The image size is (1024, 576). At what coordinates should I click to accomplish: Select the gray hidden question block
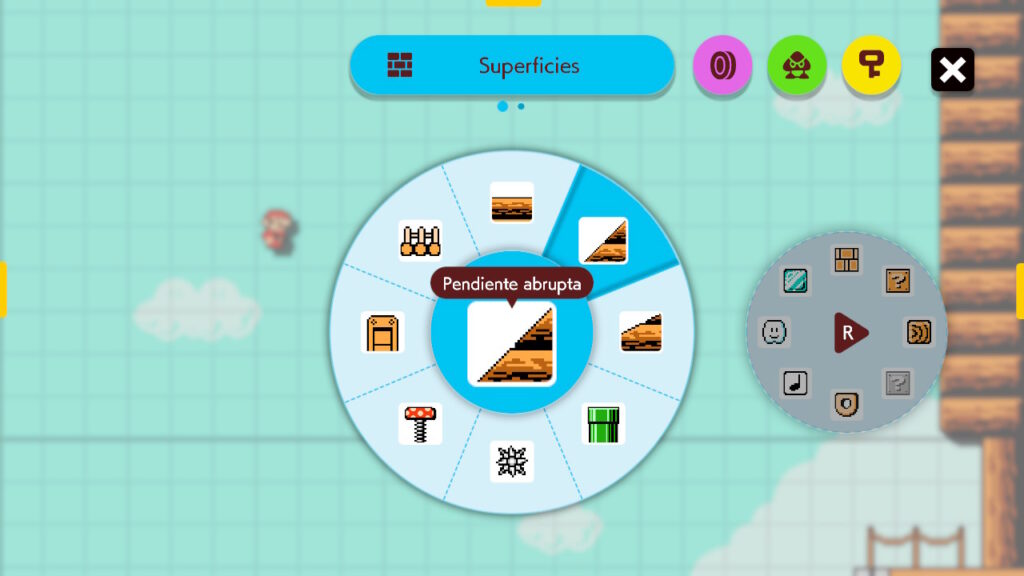898,382
